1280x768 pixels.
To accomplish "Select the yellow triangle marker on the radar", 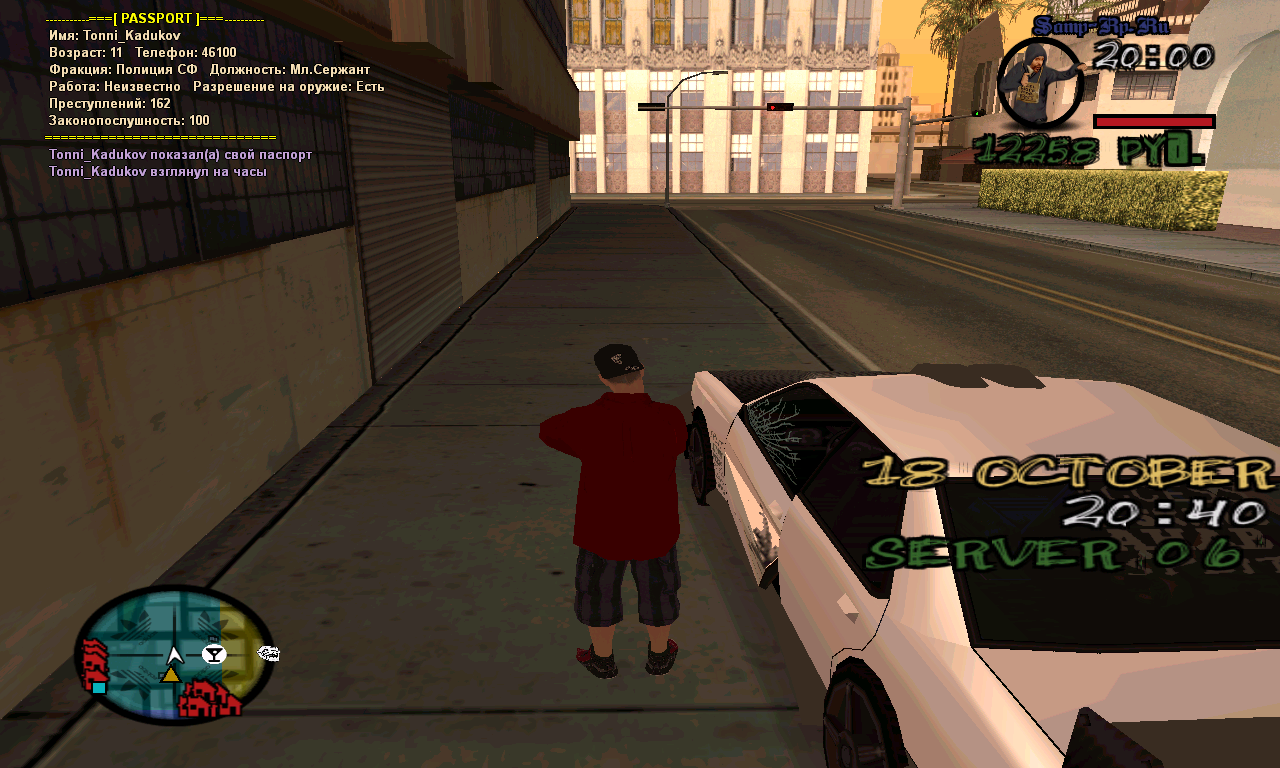I will coord(171,675).
